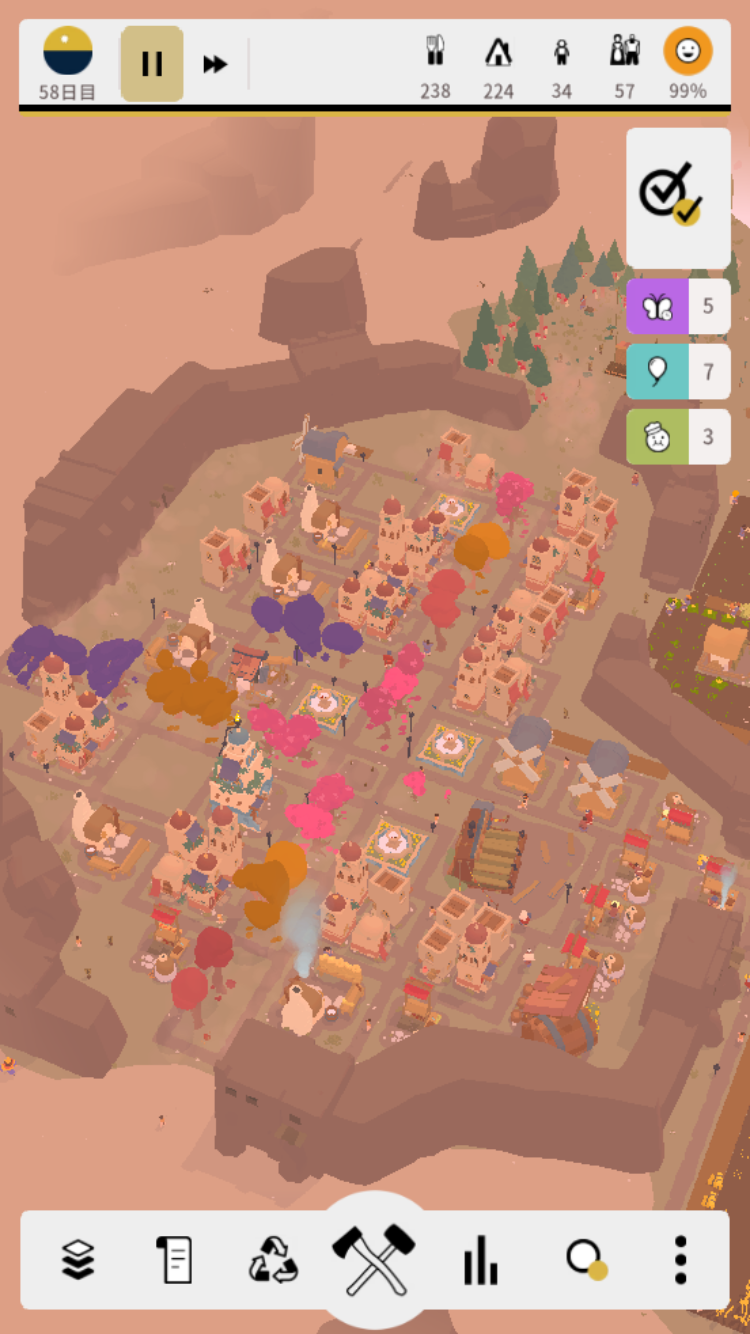Open the scroll document menu
Viewport: 750px width, 1334px height.
[x=174, y=1260]
